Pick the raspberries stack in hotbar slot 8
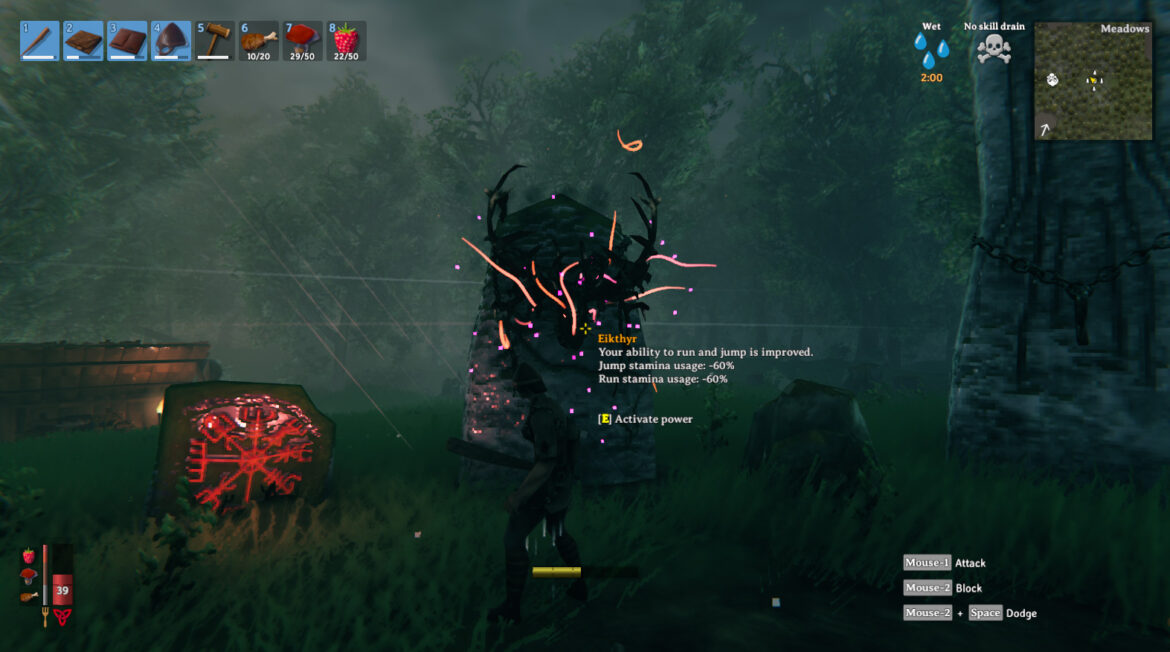The width and height of the screenshot is (1170, 652). pos(346,41)
